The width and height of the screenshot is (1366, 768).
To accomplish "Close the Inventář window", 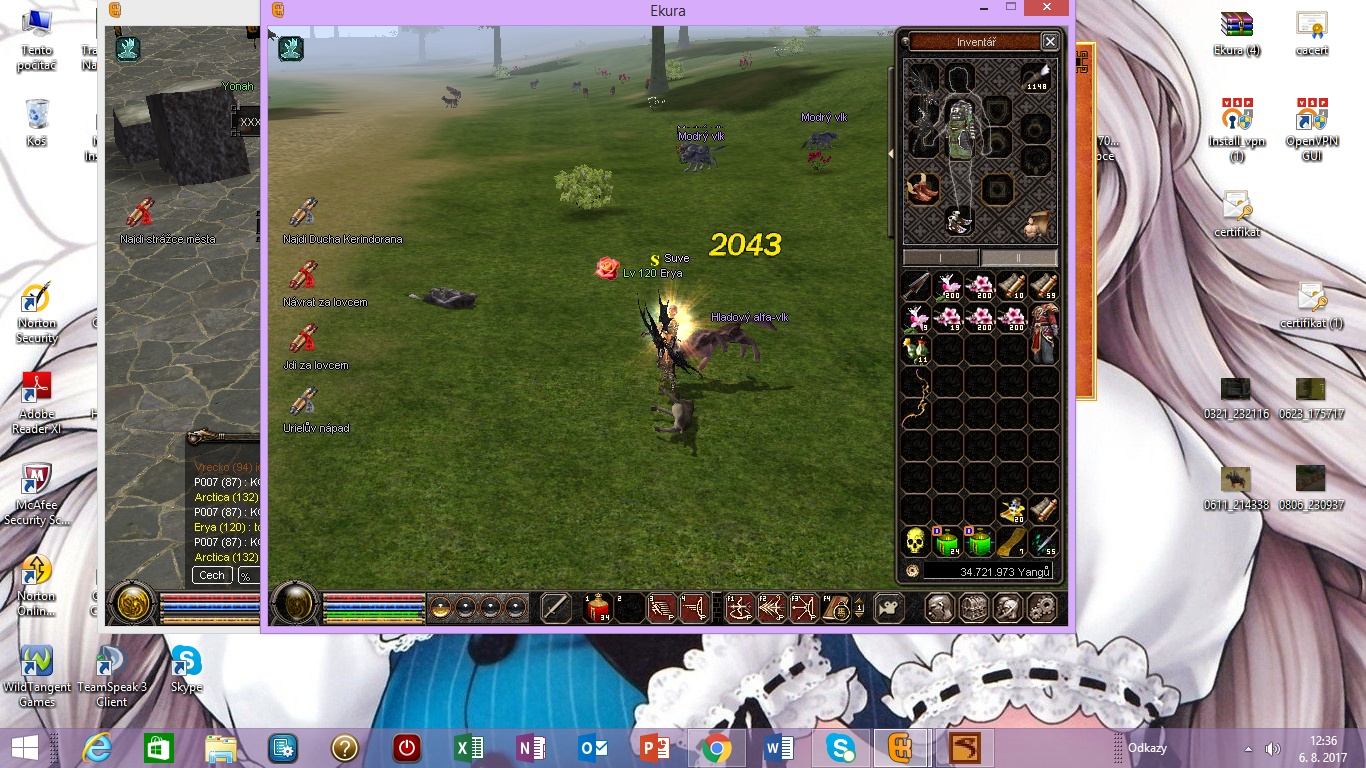I will coord(1050,42).
